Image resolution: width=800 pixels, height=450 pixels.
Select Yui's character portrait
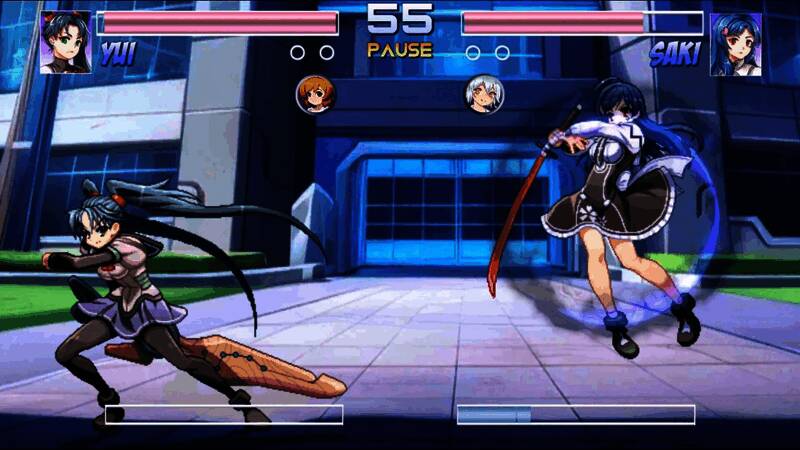65,43
